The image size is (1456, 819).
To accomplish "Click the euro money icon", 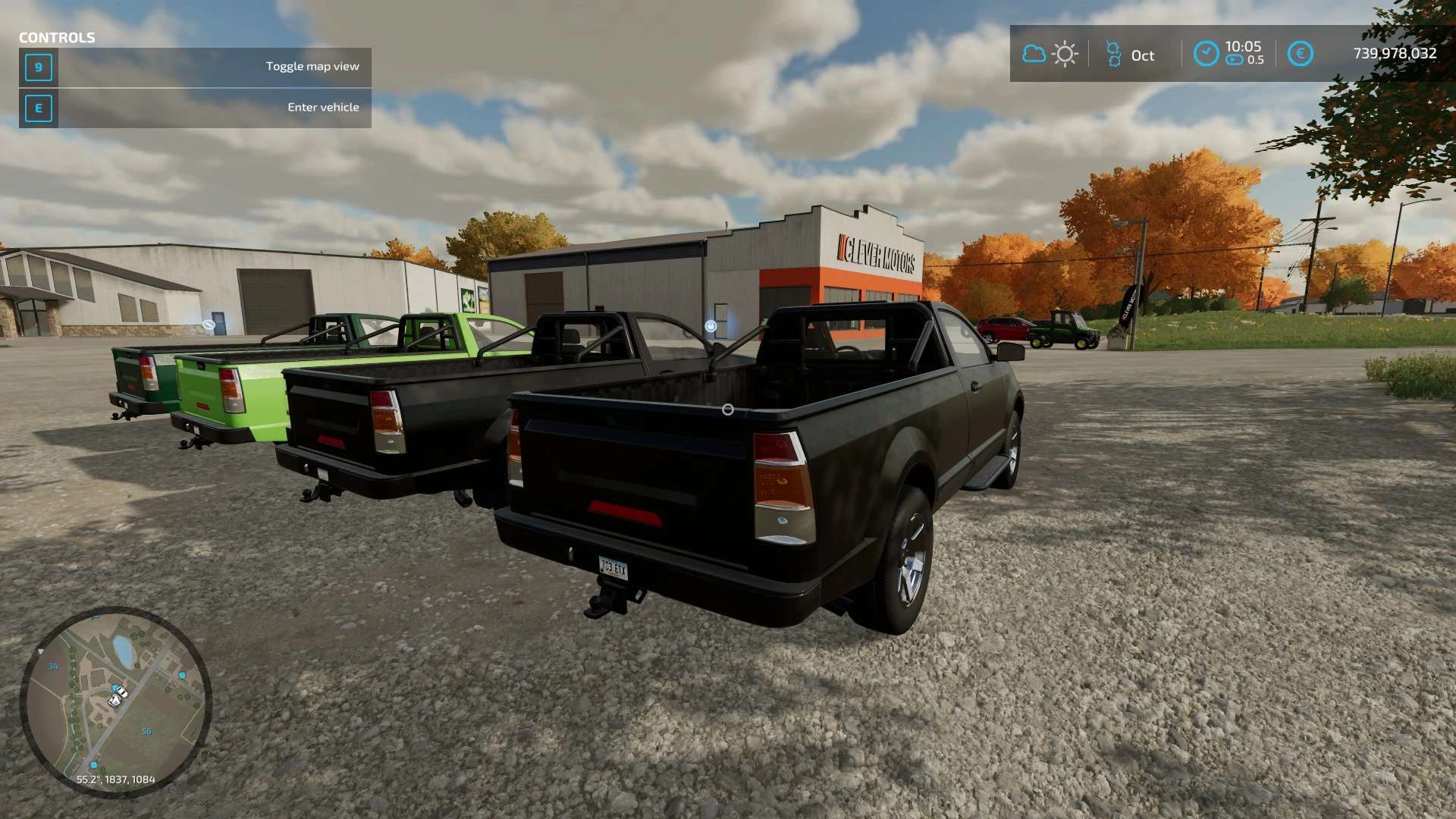I will [1300, 54].
